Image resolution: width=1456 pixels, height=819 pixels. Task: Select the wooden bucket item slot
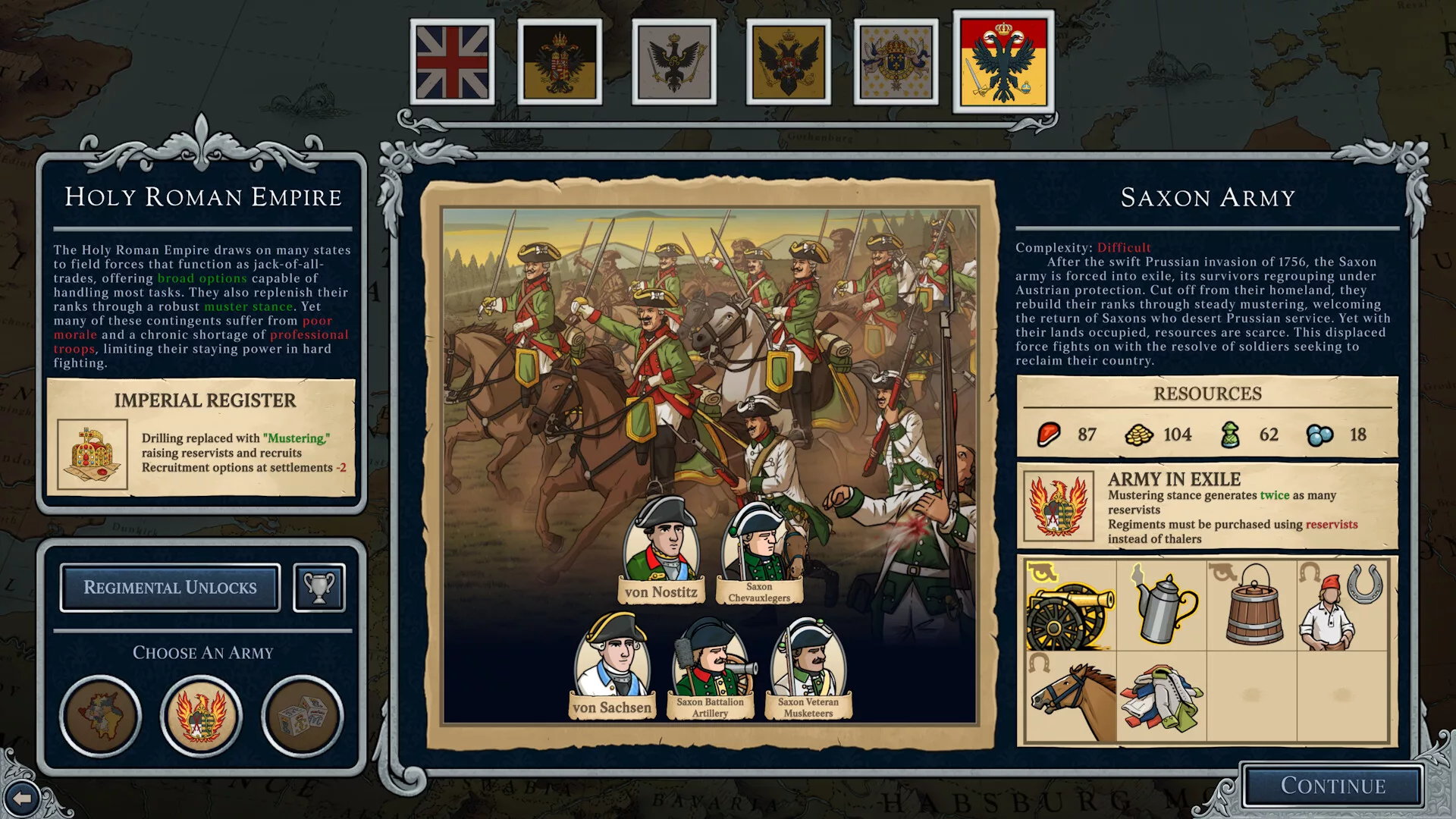[1252, 605]
